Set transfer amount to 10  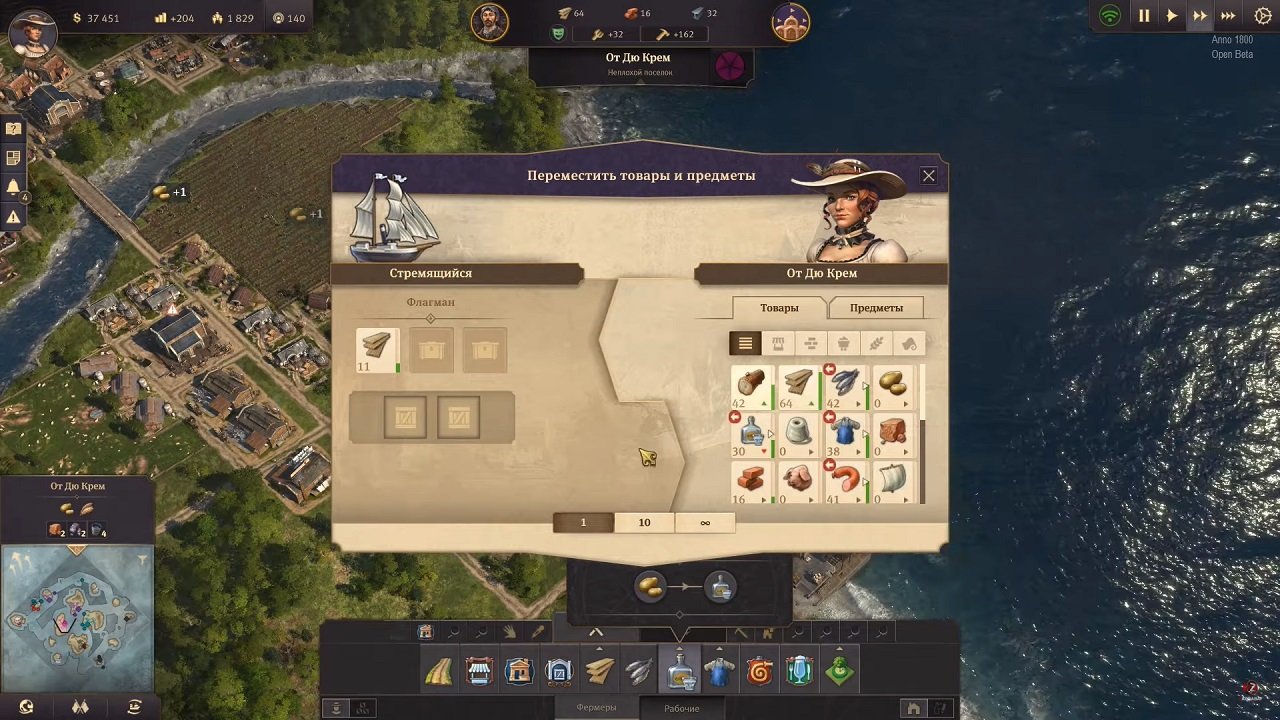643,522
